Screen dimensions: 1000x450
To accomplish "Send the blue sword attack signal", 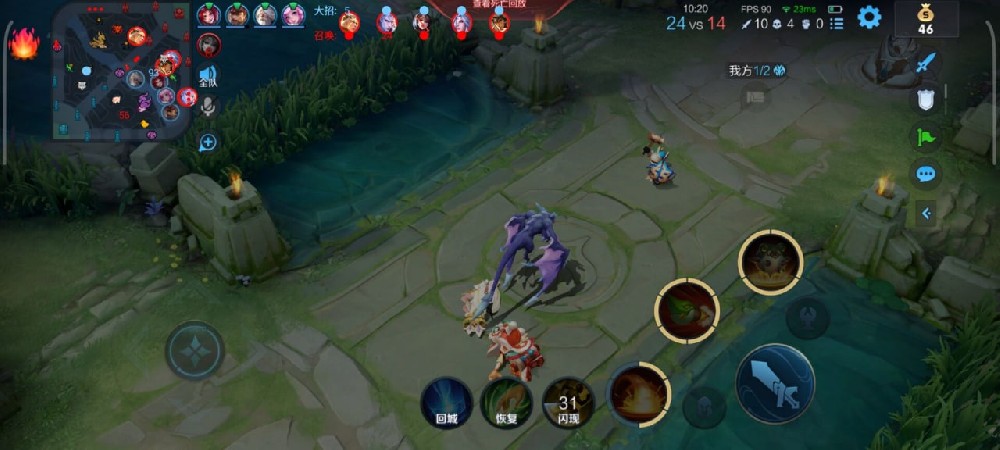I will pos(926,63).
